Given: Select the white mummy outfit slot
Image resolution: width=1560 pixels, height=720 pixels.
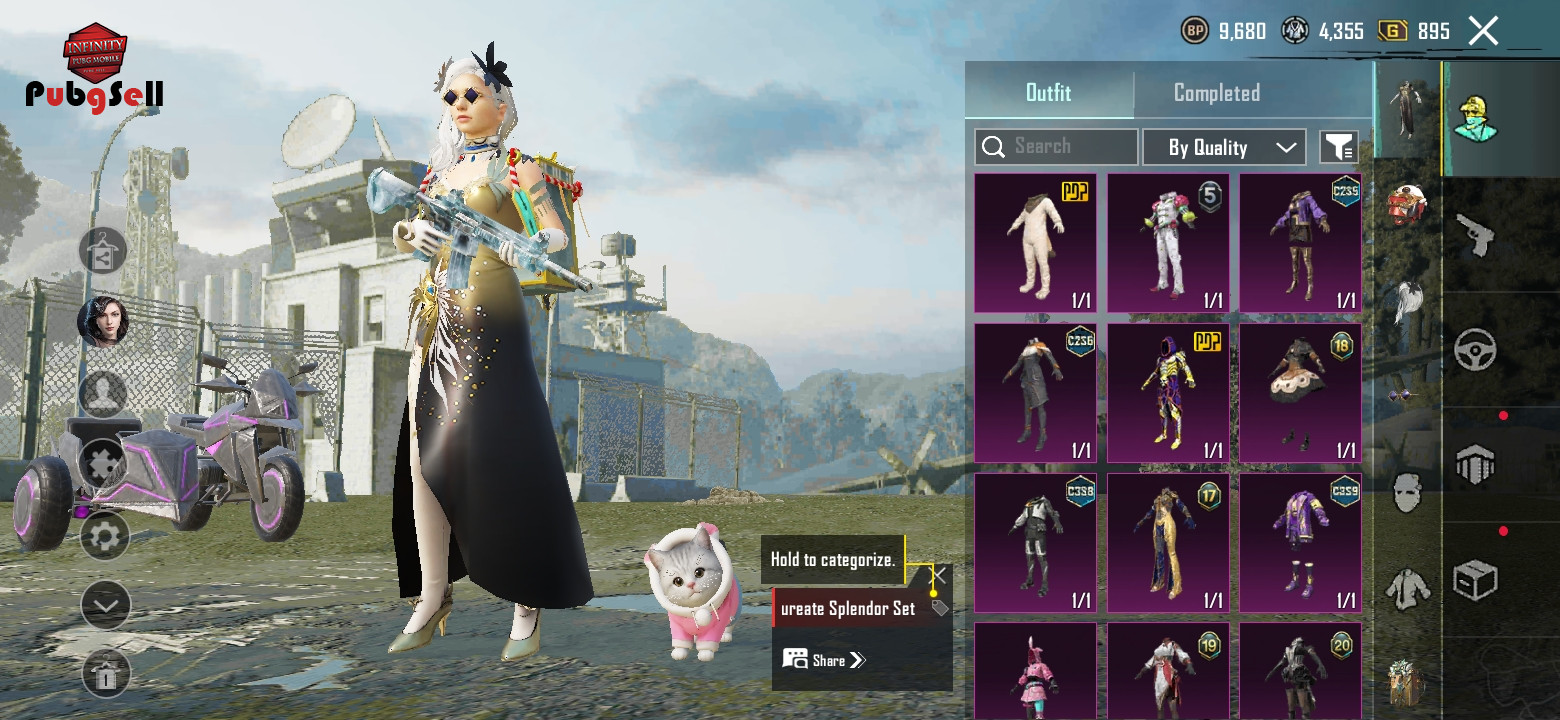Looking at the screenshot, I should coord(1035,243).
